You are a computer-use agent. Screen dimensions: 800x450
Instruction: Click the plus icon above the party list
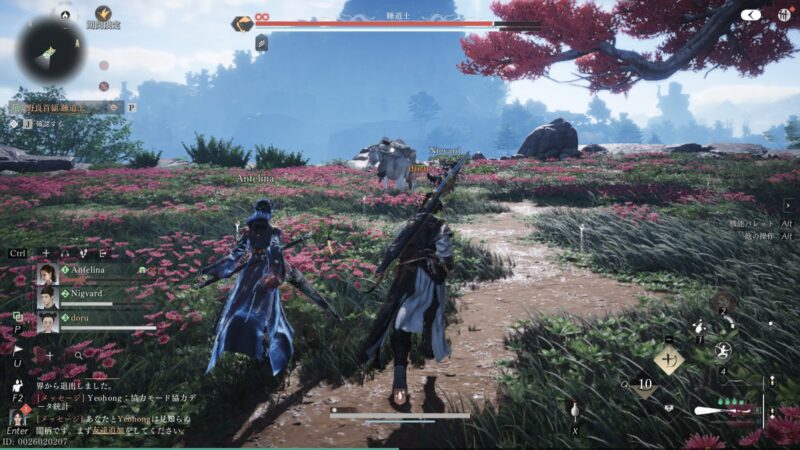tap(45, 253)
